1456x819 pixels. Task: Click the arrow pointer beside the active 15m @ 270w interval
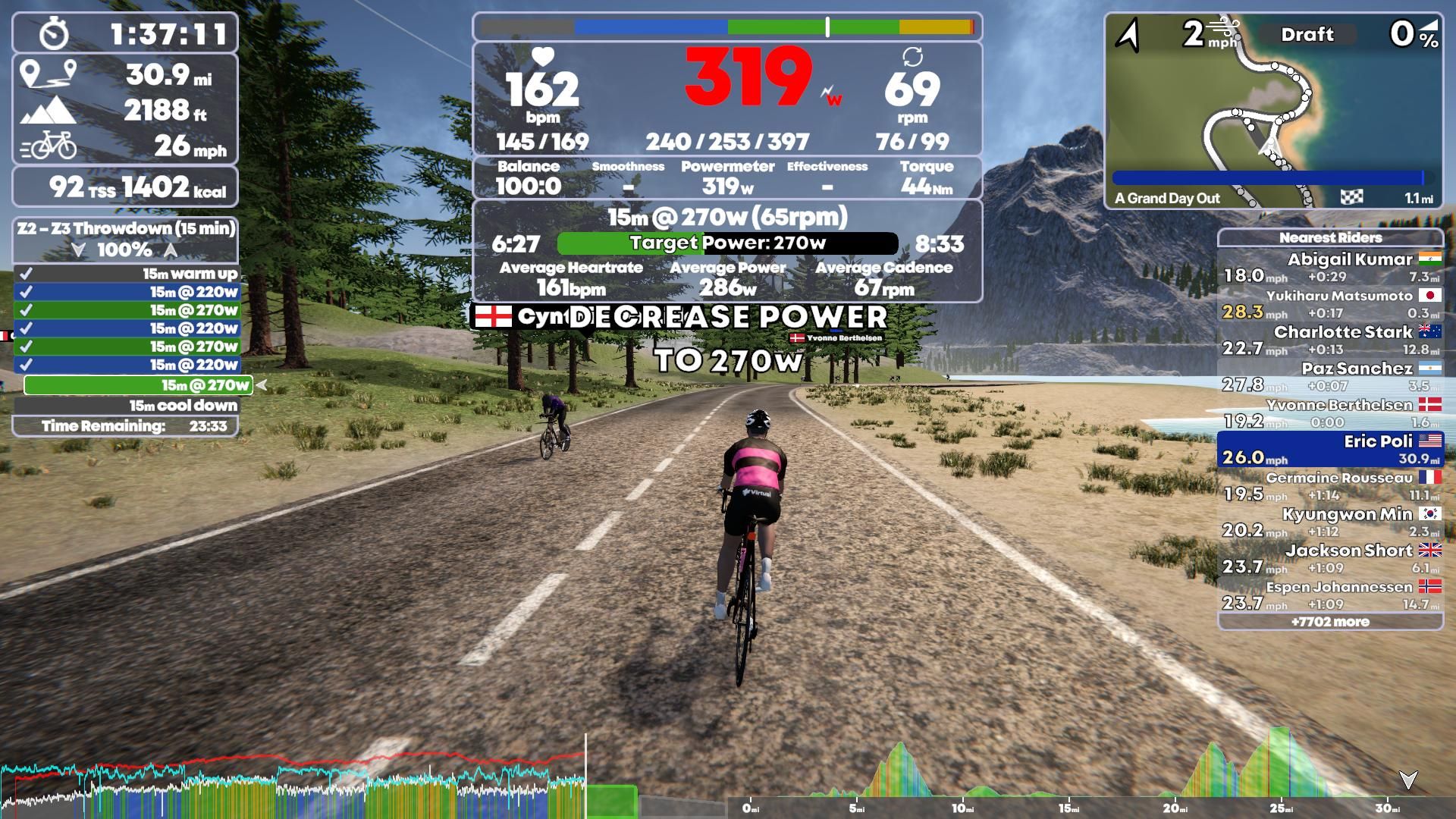point(260,385)
